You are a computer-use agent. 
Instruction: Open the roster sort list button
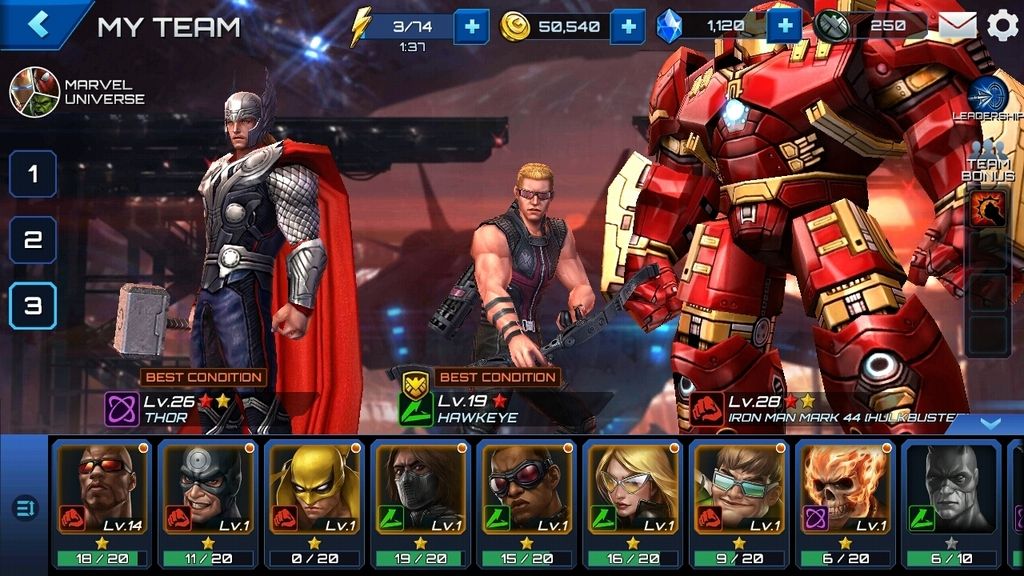tap(25, 509)
